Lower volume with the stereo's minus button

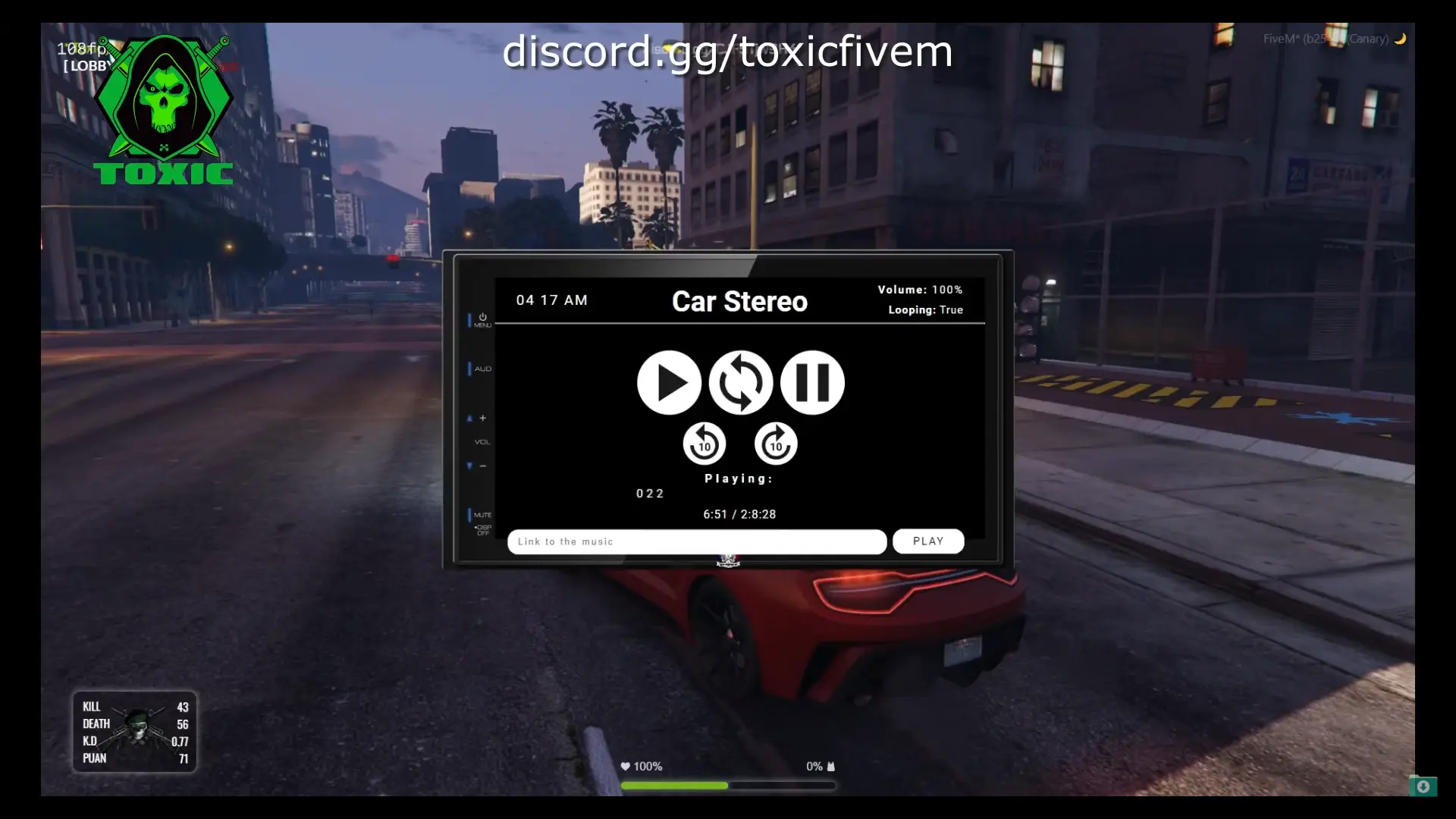coord(482,466)
